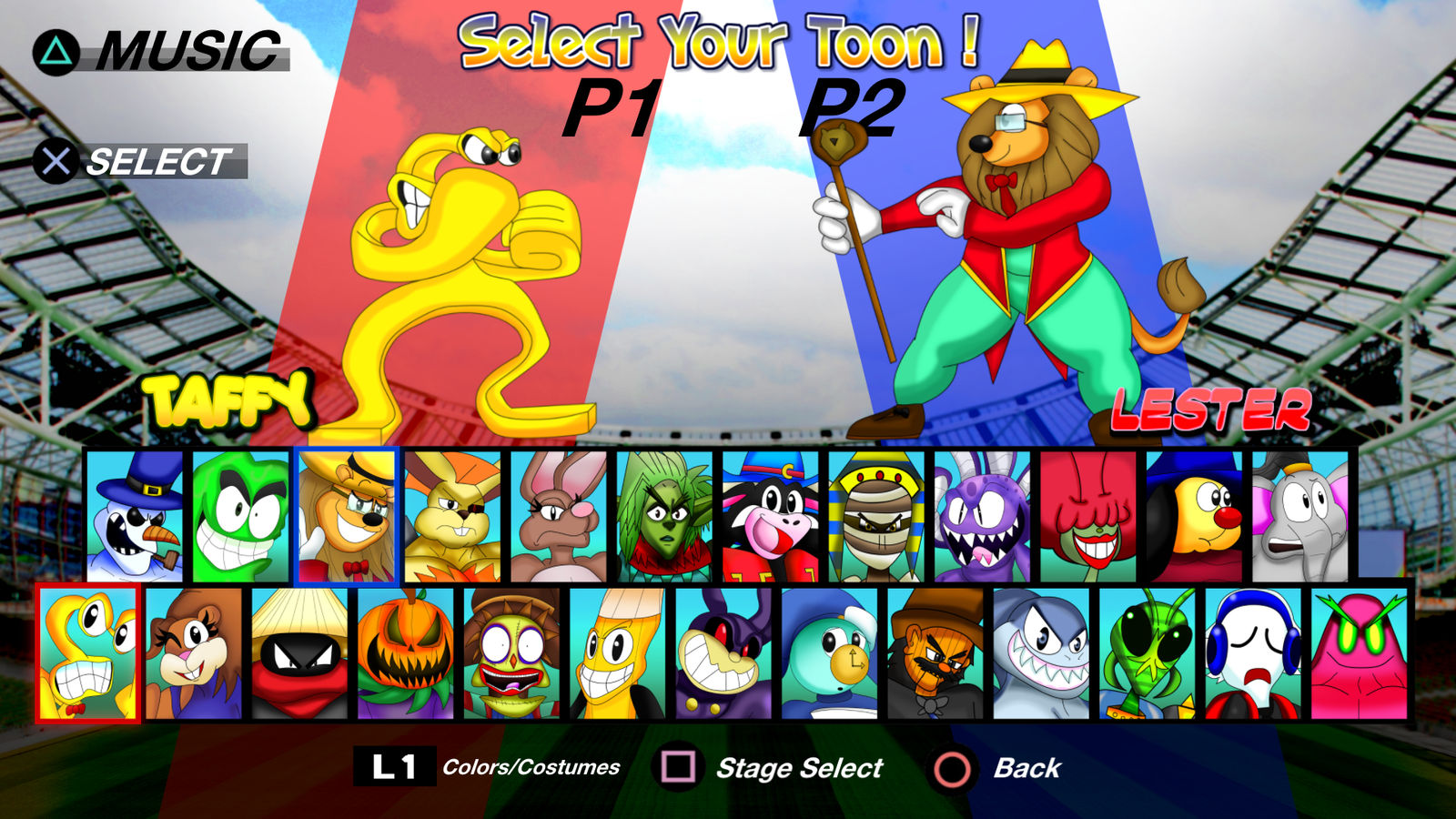The height and width of the screenshot is (819, 1456).
Task: Select Lester the lion's portrait with blue border
Action: pyautogui.click(x=346, y=514)
